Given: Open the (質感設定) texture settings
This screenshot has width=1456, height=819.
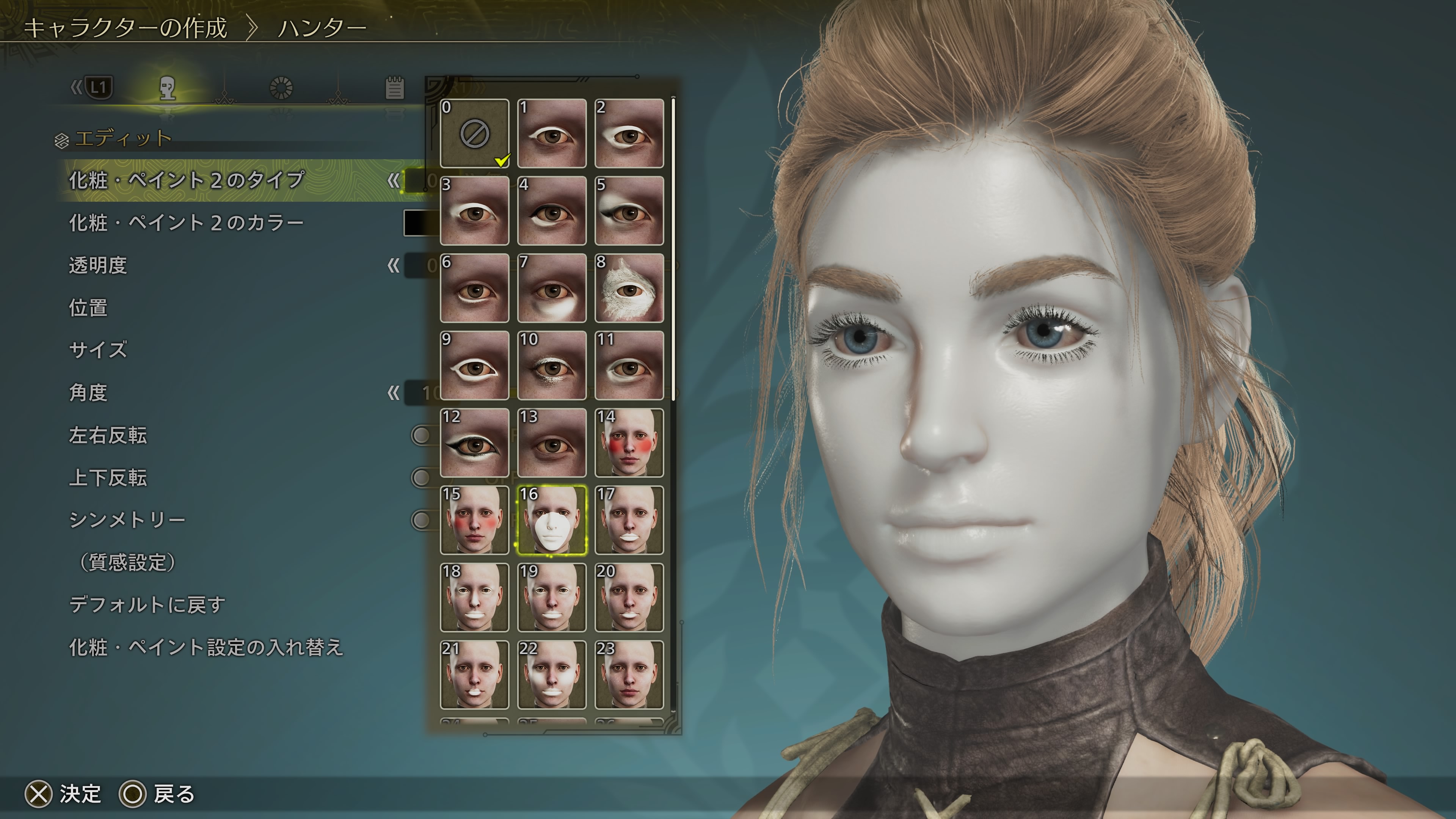Looking at the screenshot, I should tap(128, 562).
